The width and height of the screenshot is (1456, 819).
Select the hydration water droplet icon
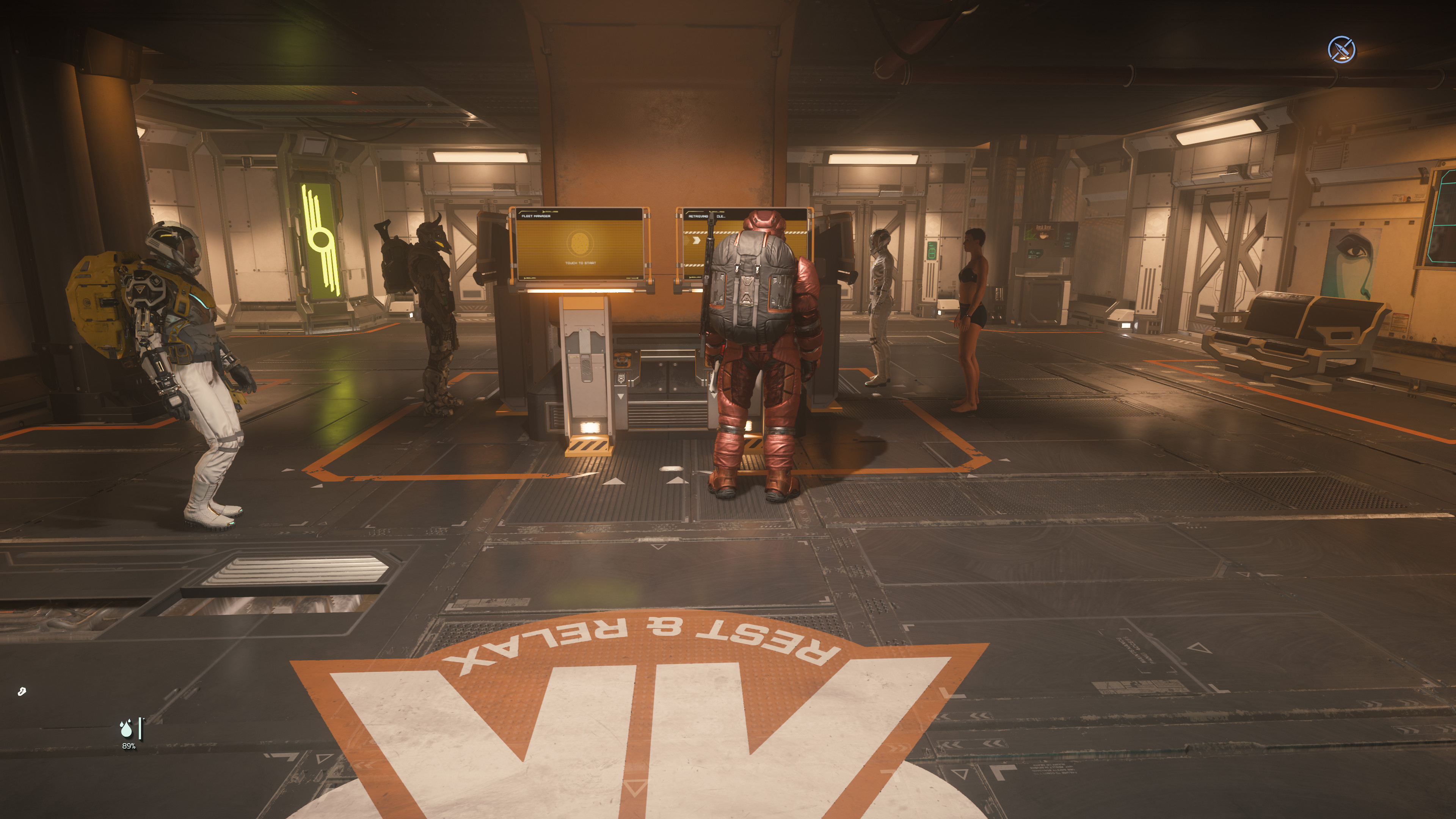[126, 729]
